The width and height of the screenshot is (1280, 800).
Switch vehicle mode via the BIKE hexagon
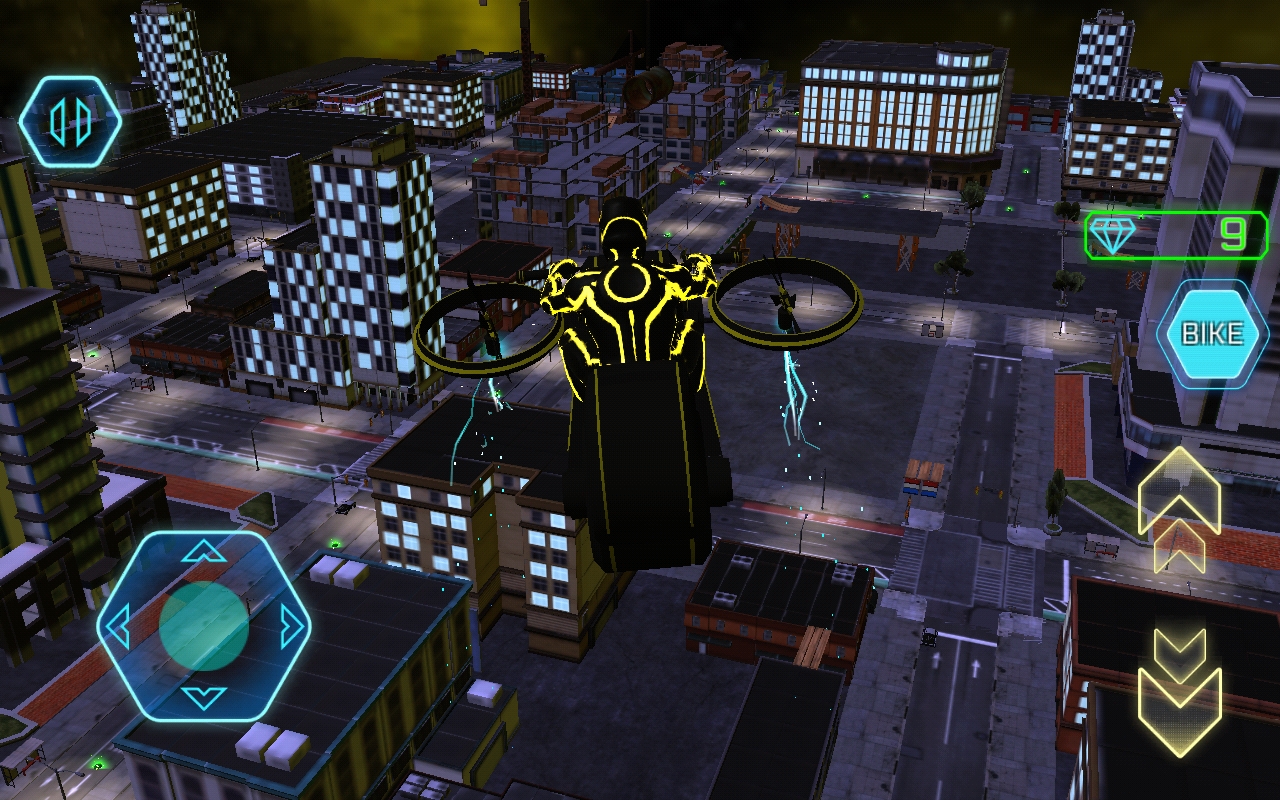[x=1212, y=333]
